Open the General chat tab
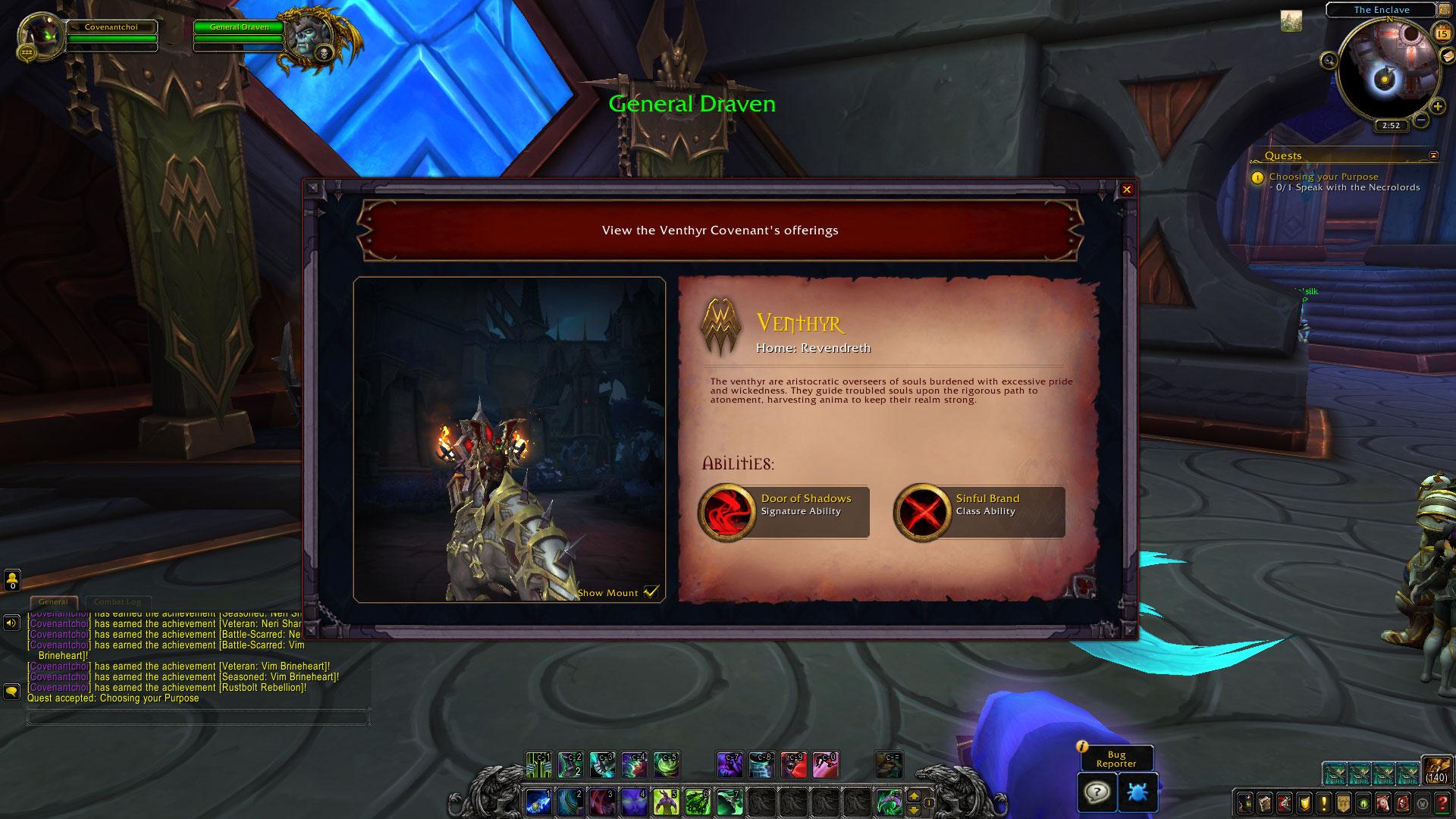 (x=53, y=602)
